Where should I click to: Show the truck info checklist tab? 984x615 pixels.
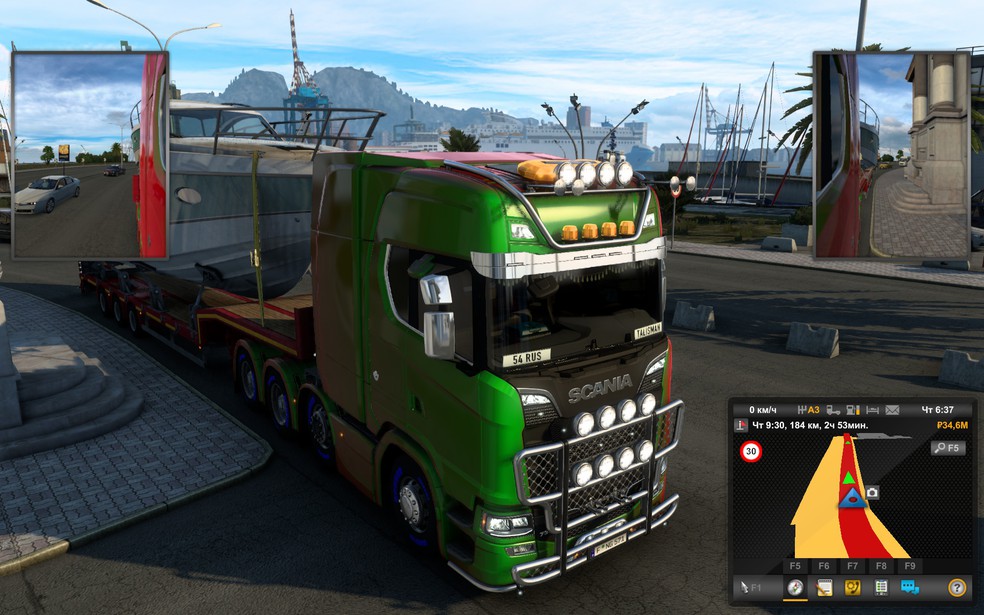click(x=881, y=588)
